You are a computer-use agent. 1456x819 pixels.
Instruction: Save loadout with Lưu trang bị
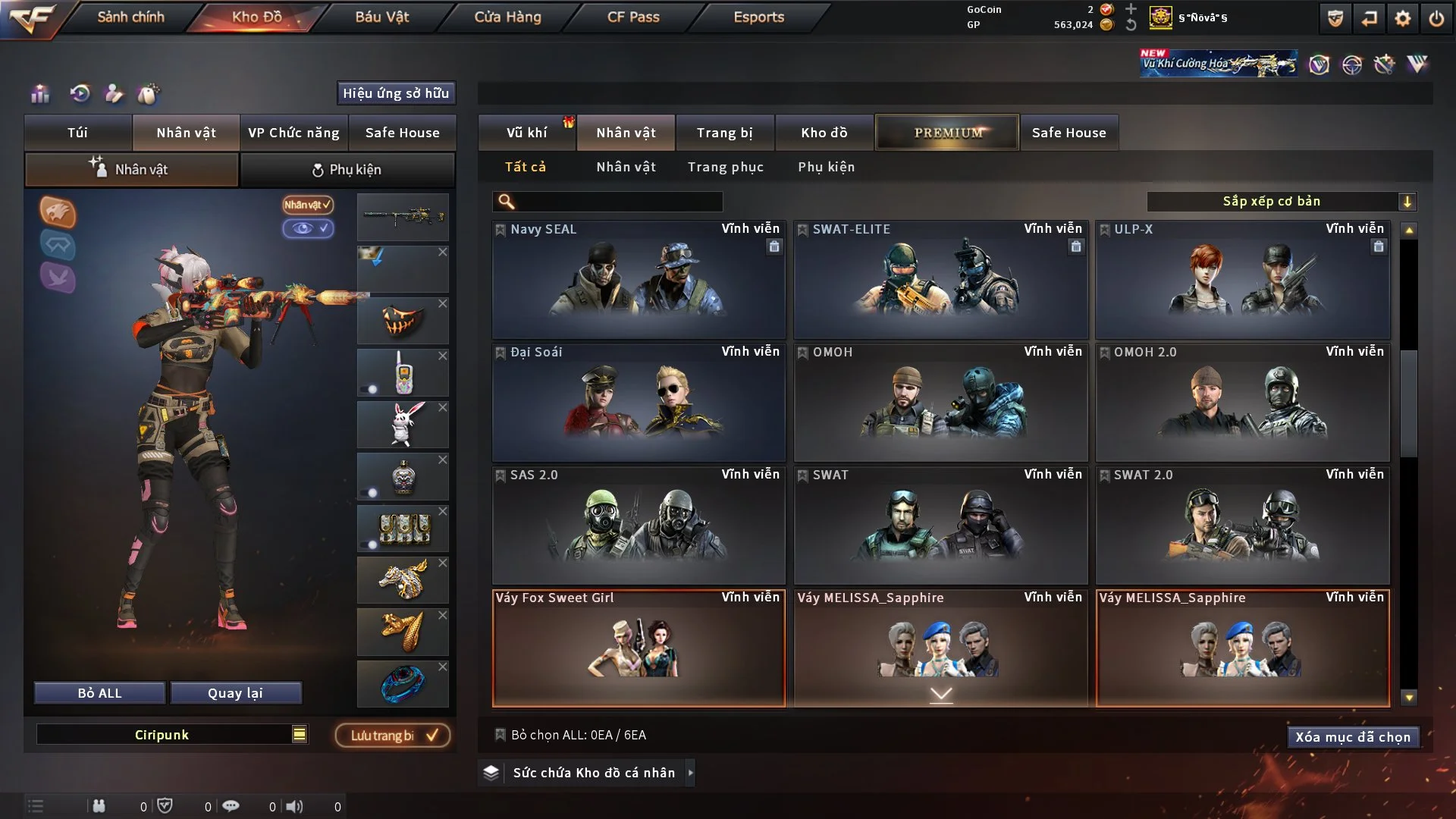click(392, 736)
